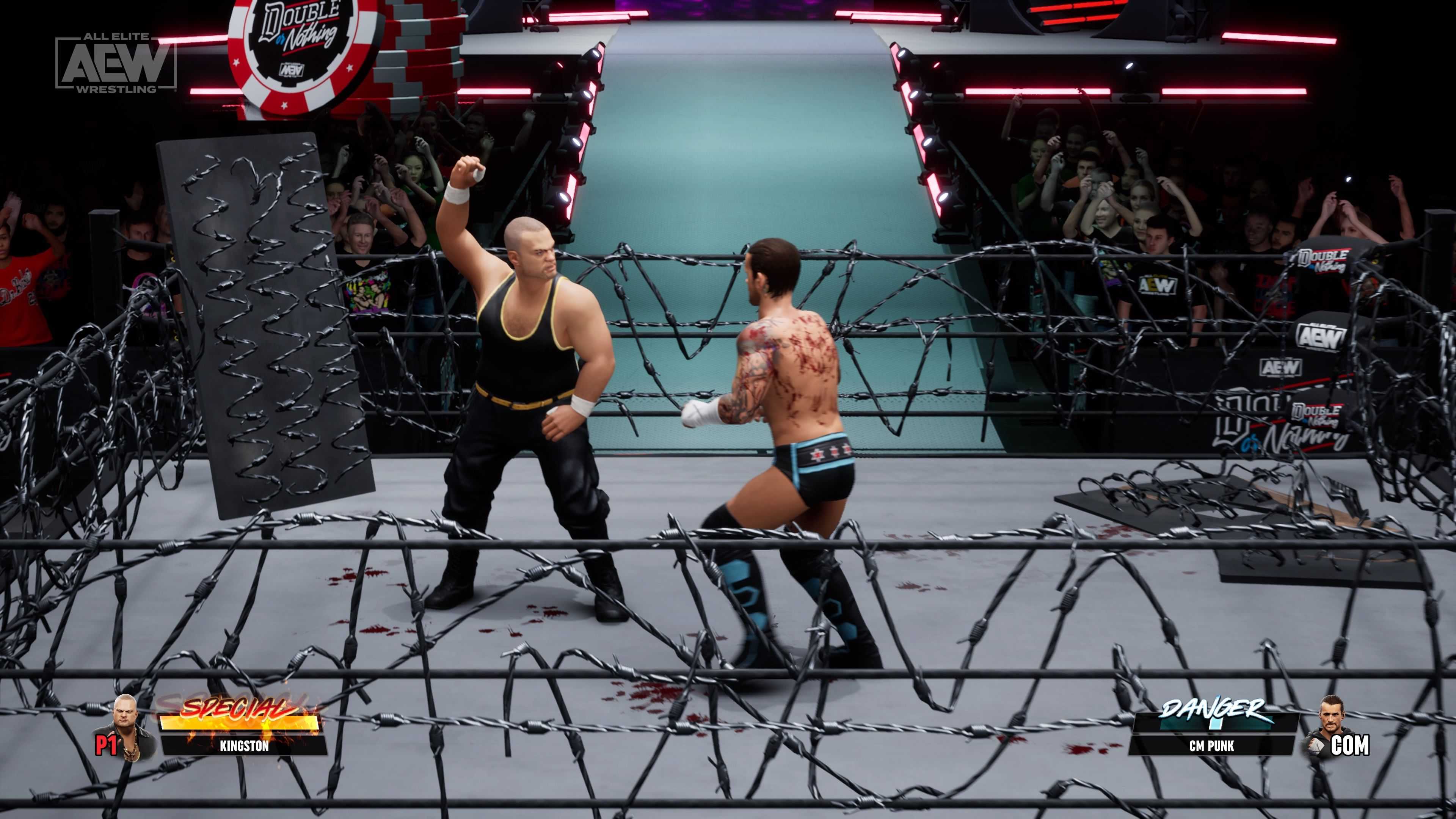Expand the KINGSTON nameplate panel
Viewport: 1456px width, 819px height.
click(x=244, y=746)
